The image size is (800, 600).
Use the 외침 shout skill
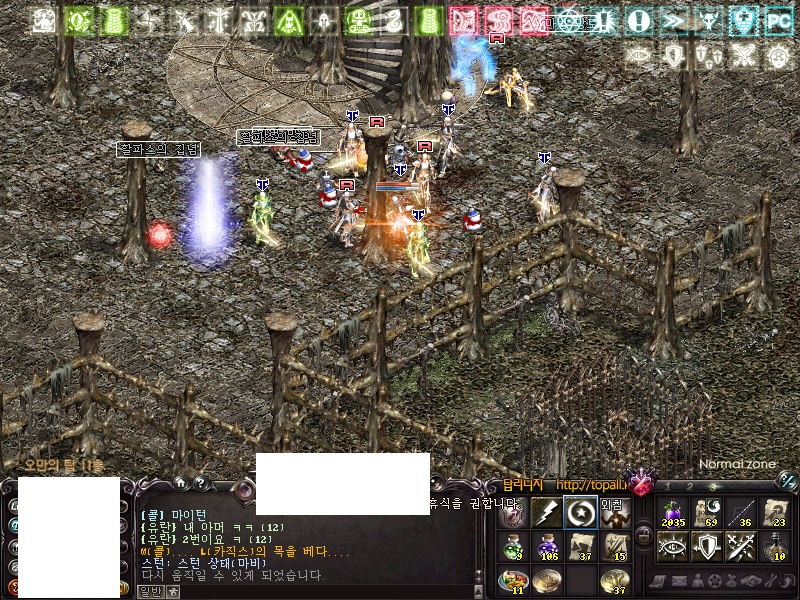pos(614,512)
